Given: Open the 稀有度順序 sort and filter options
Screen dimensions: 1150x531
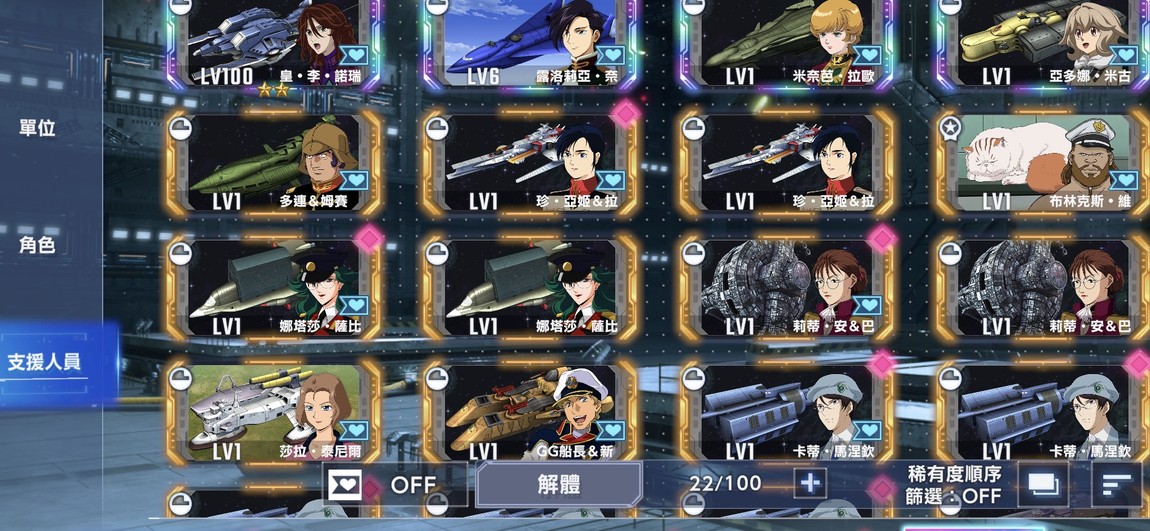Looking at the screenshot, I should click(x=953, y=485).
